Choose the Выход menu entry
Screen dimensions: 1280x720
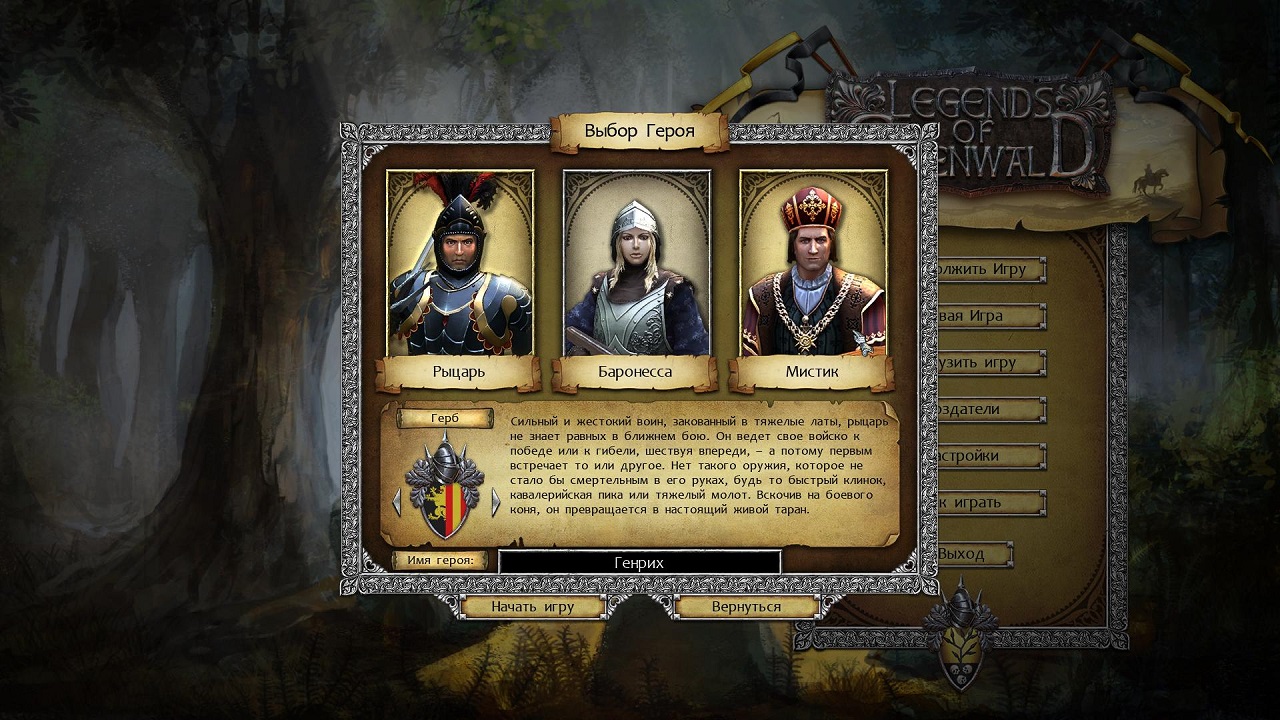[x=970, y=553]
